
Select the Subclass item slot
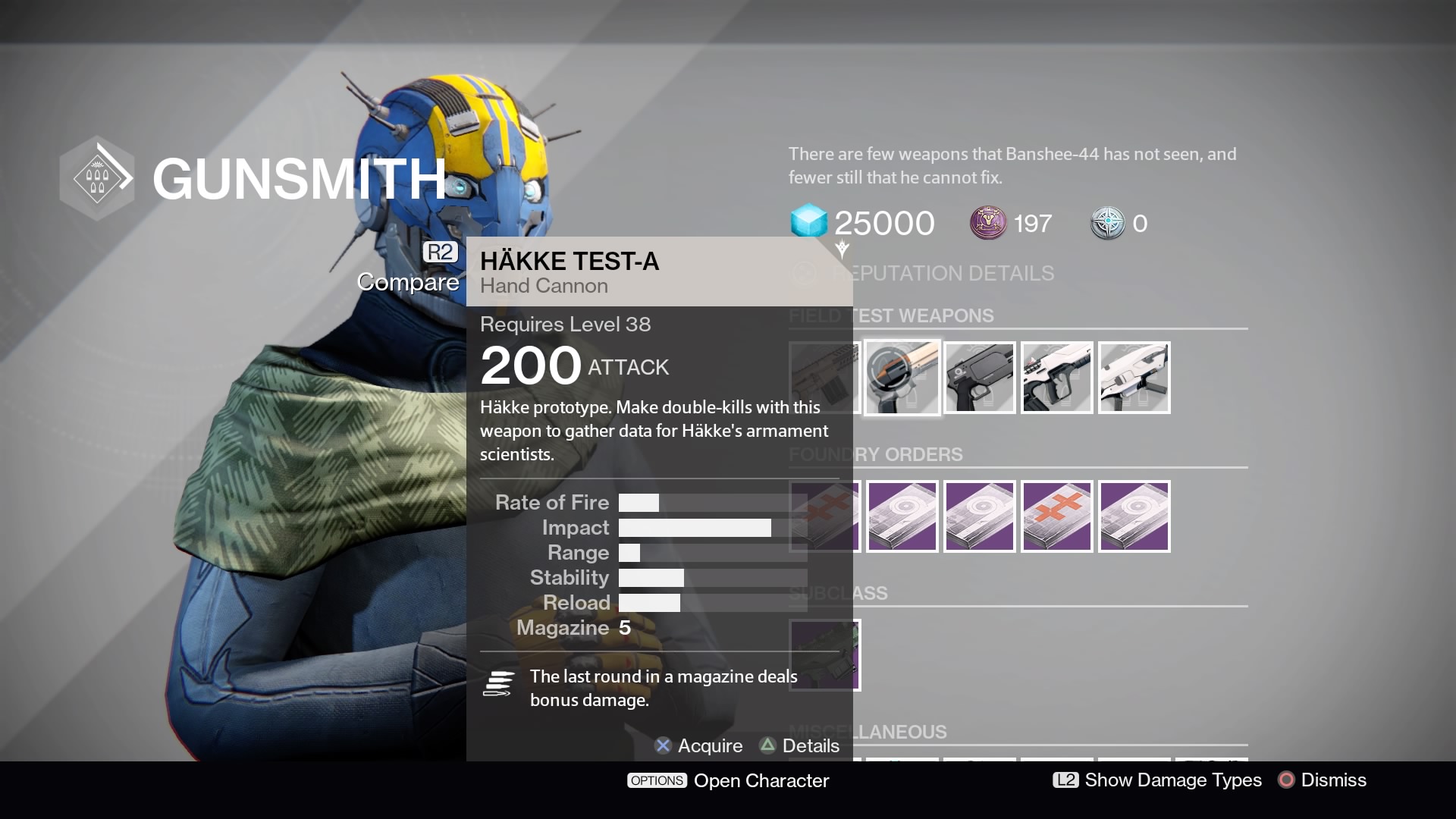tap(825, 654)
